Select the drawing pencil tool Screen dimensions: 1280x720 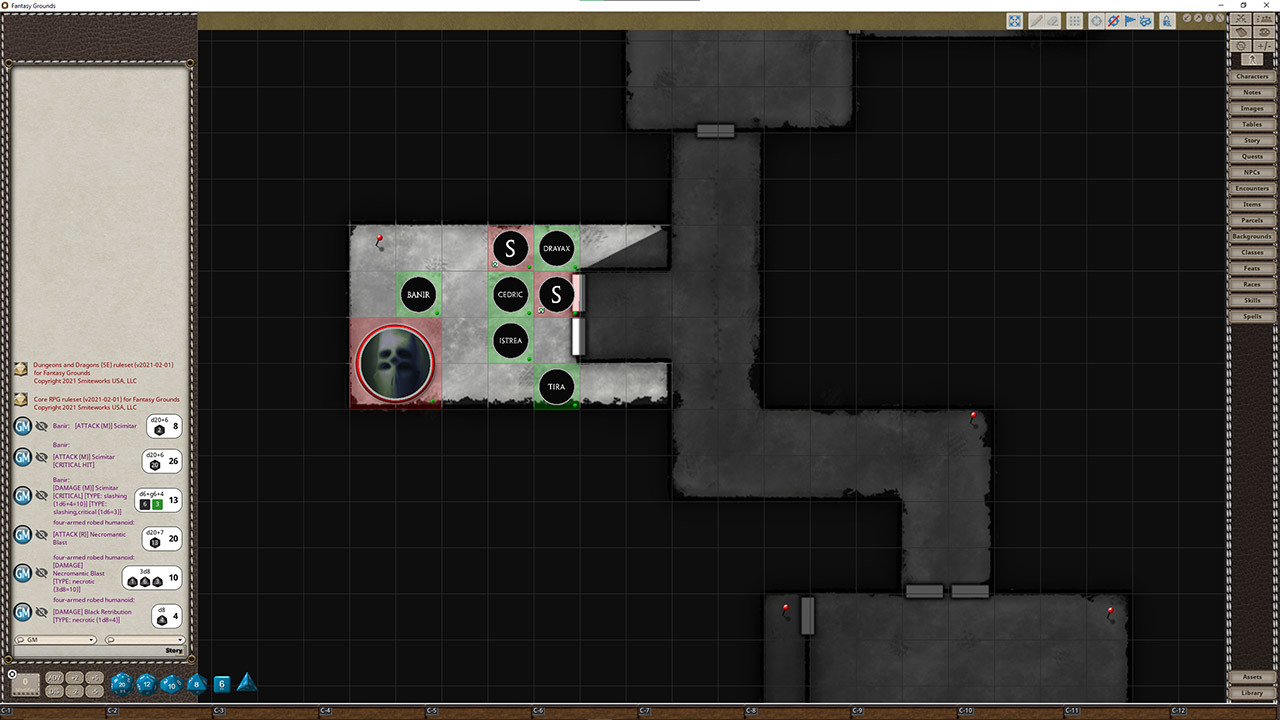coord(1036,20)
